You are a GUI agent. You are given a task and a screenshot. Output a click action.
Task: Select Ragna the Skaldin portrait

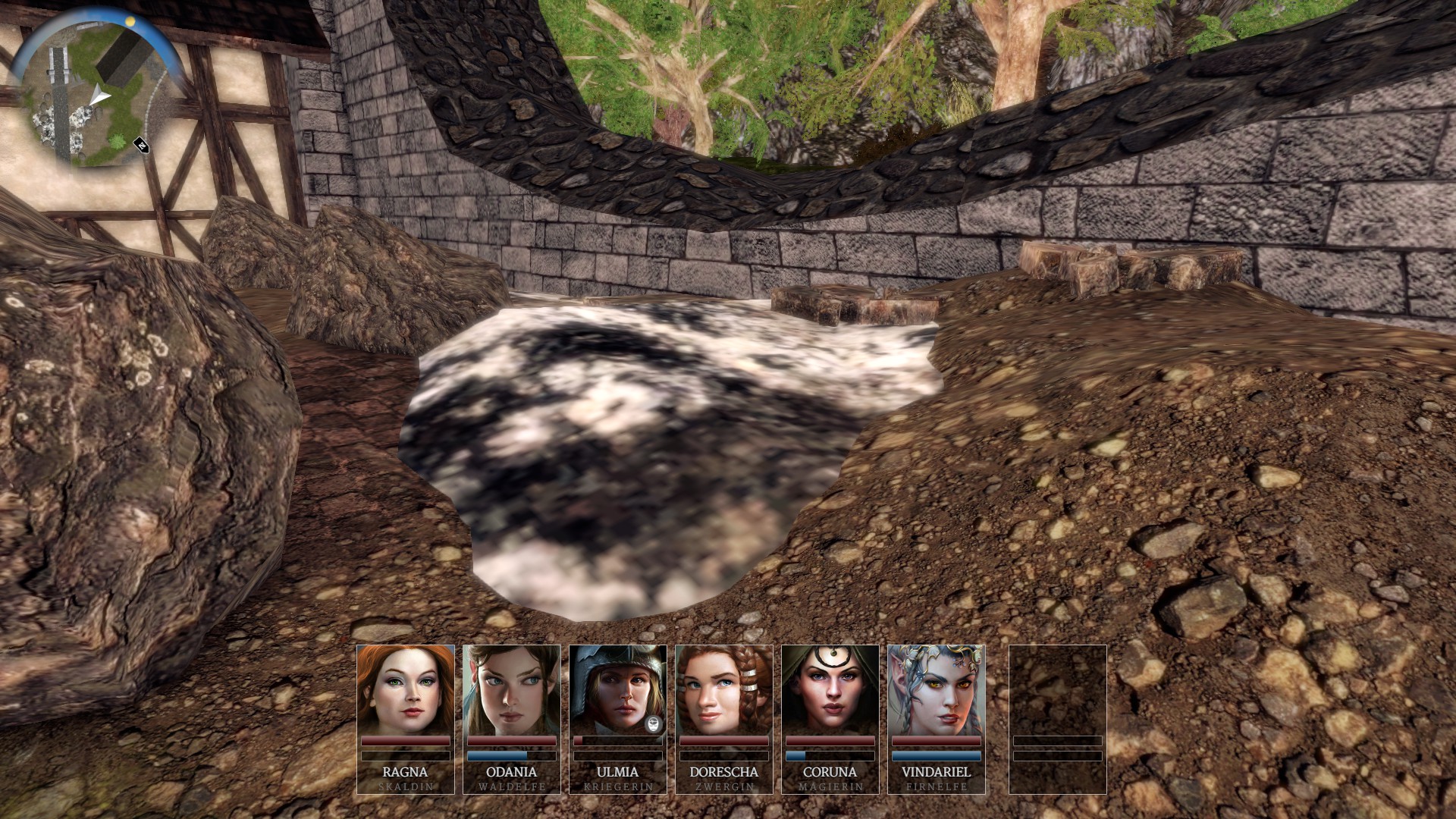[x=405, y=690]
